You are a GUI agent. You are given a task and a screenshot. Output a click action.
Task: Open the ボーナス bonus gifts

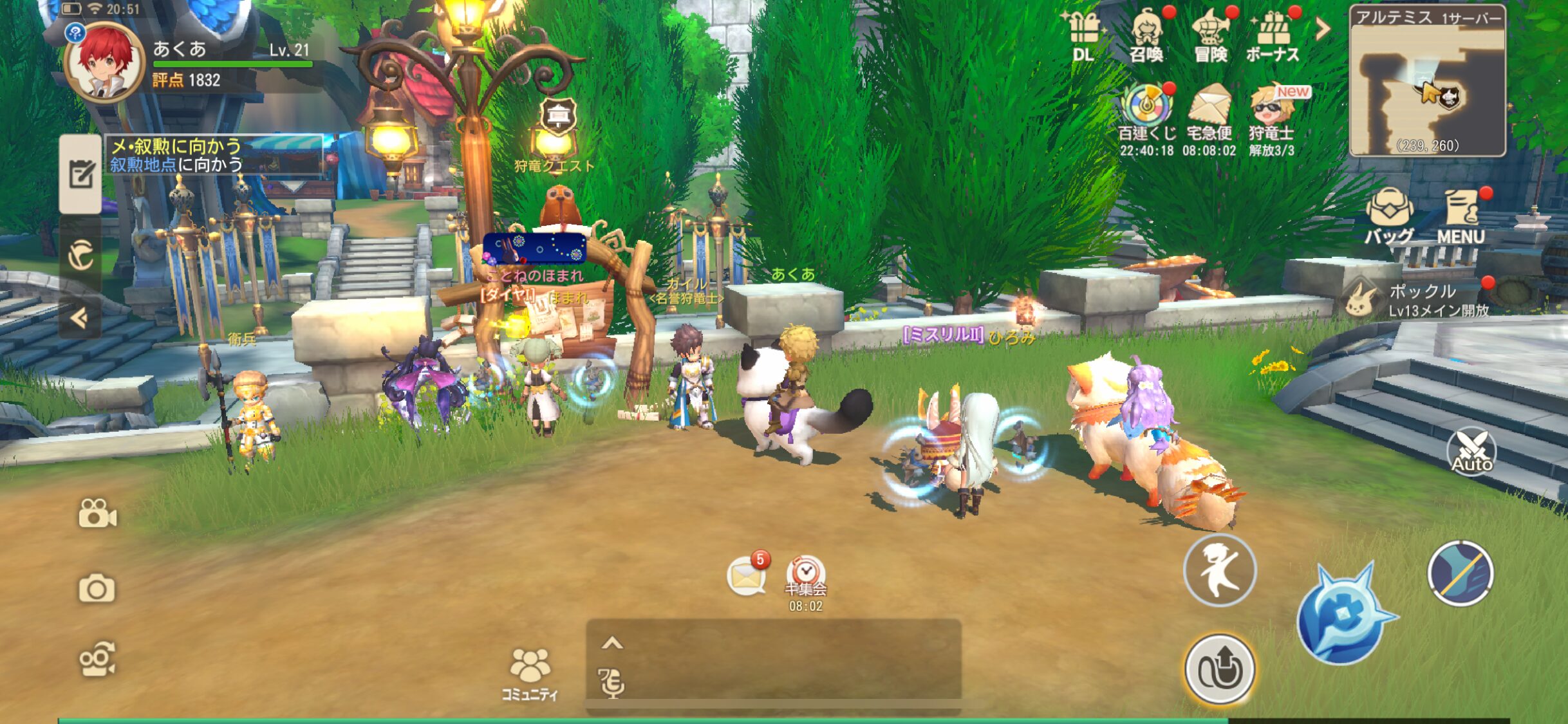point(1273,36)
